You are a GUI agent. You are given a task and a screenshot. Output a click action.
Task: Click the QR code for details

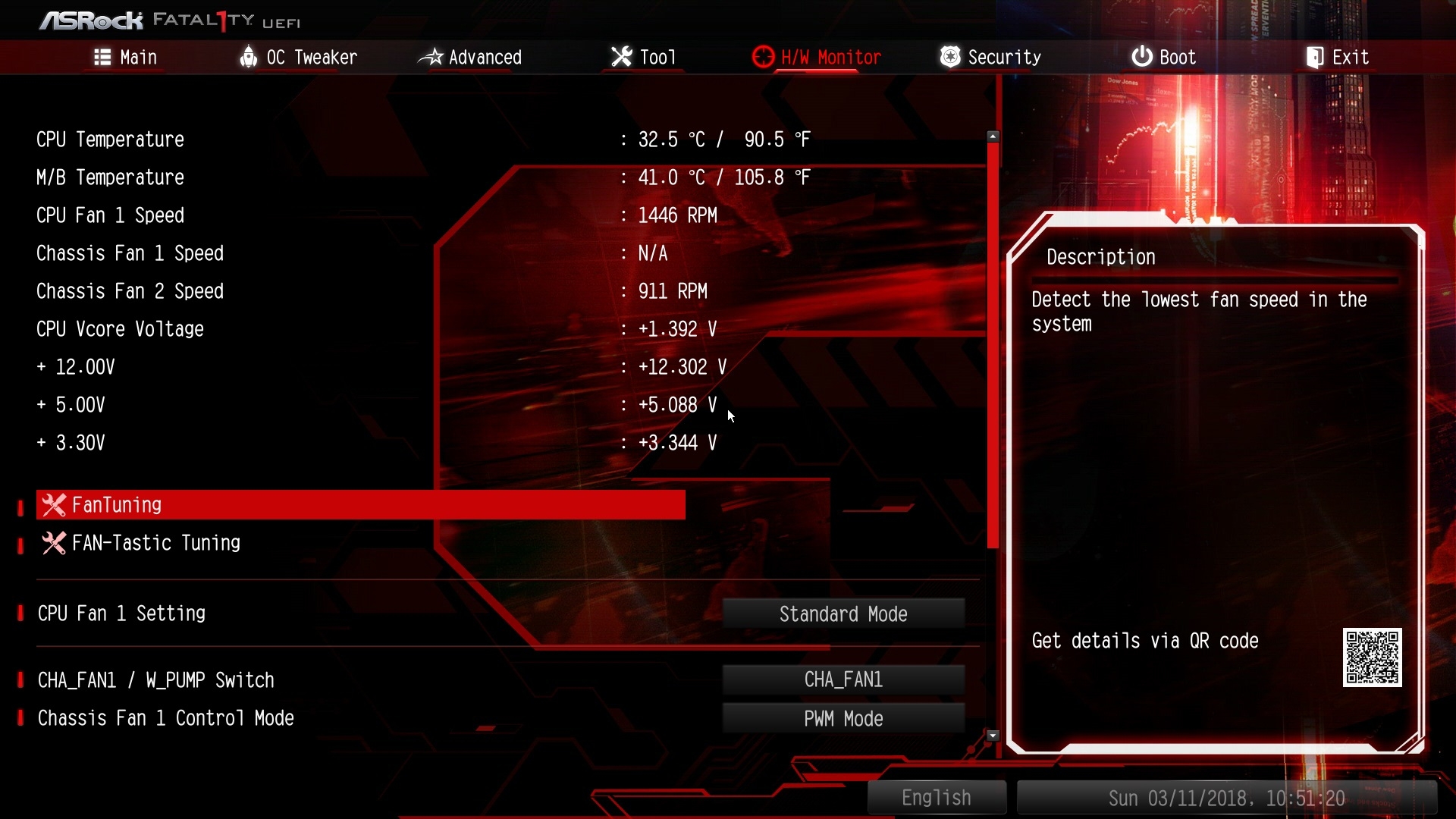click(x=1372, y=657)
